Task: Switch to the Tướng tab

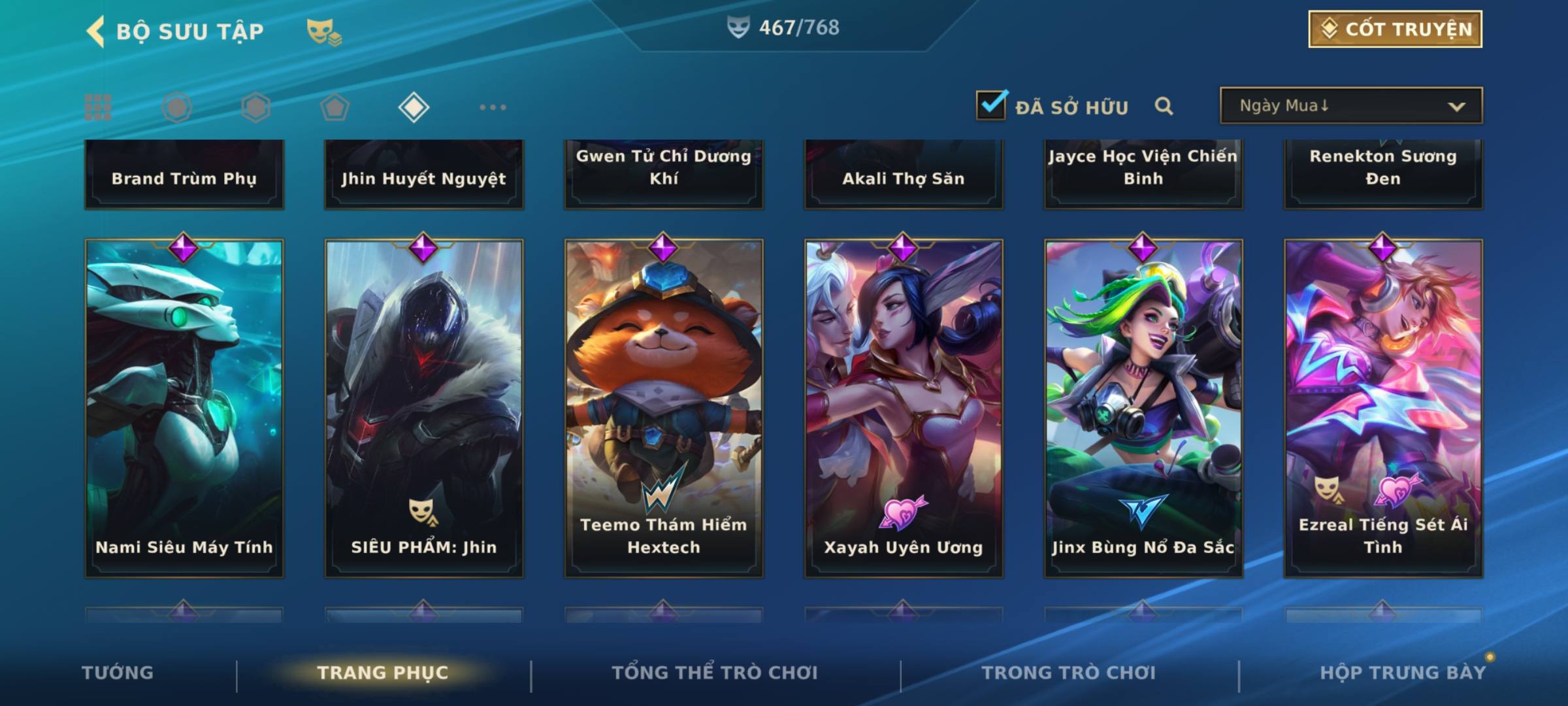Action: click(x=118, y=673)
